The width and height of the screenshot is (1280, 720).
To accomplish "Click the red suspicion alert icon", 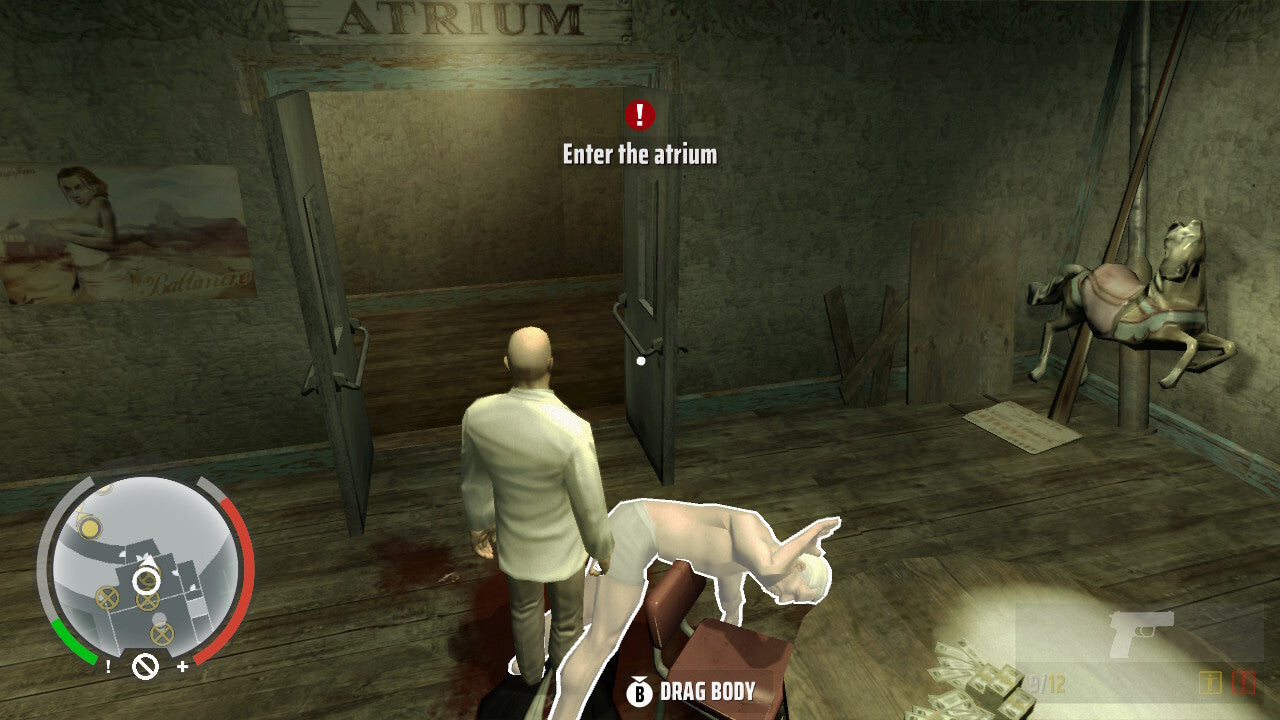I will [1242, 683].
